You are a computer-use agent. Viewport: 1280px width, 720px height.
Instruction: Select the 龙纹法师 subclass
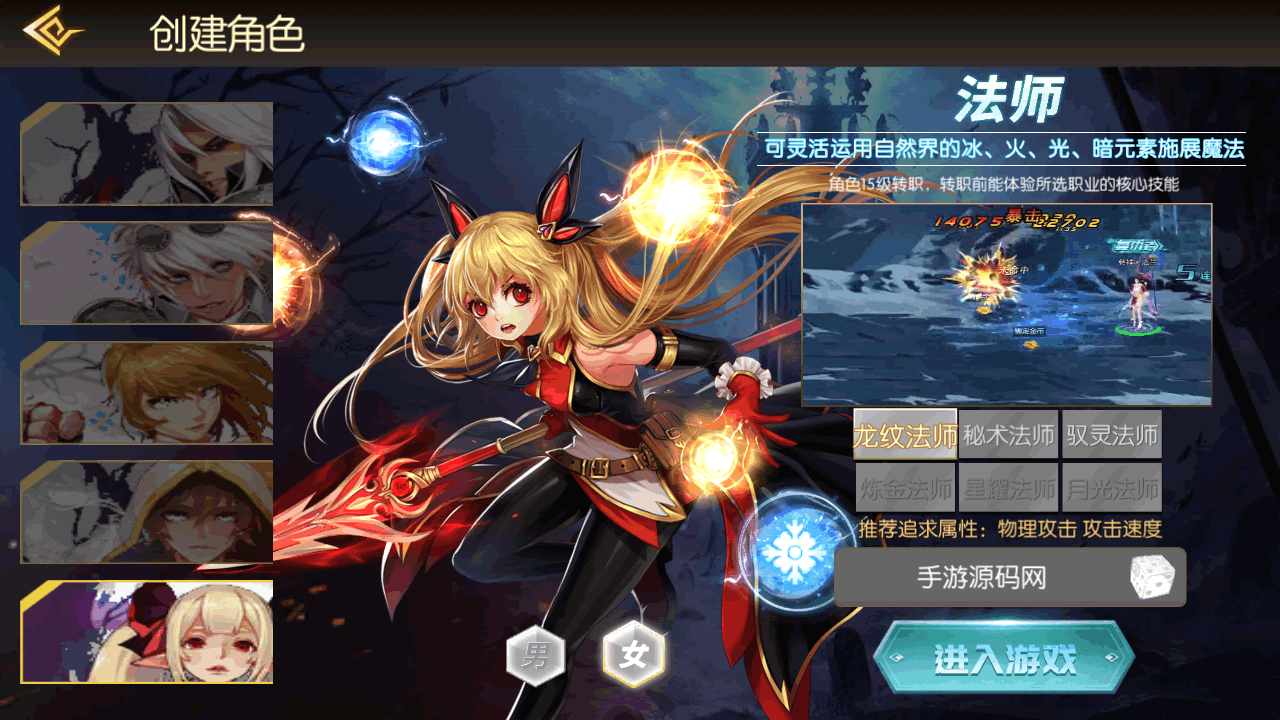click(x=905, y=435)
